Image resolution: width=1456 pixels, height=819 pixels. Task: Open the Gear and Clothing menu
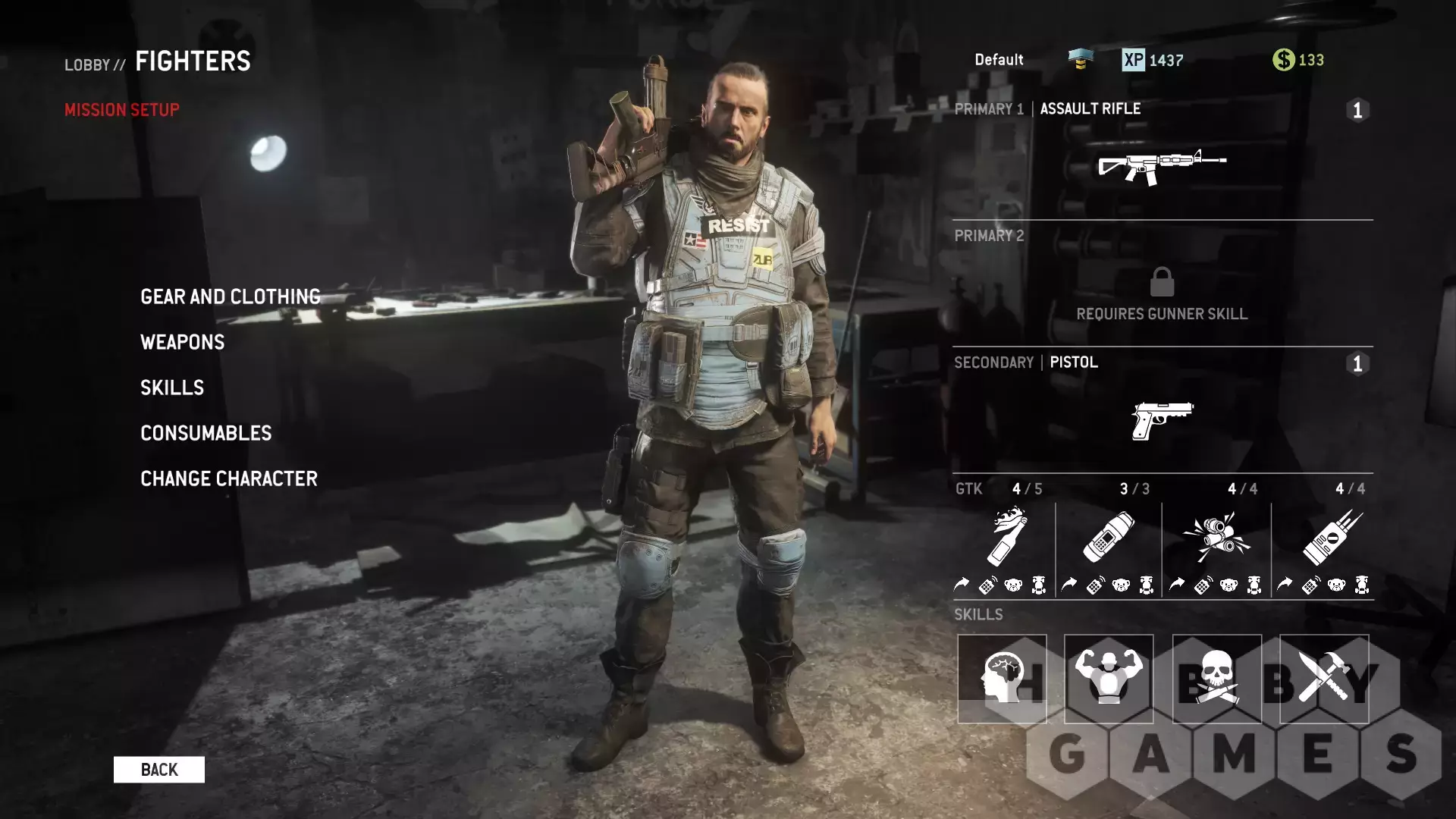tap(231, 297)
